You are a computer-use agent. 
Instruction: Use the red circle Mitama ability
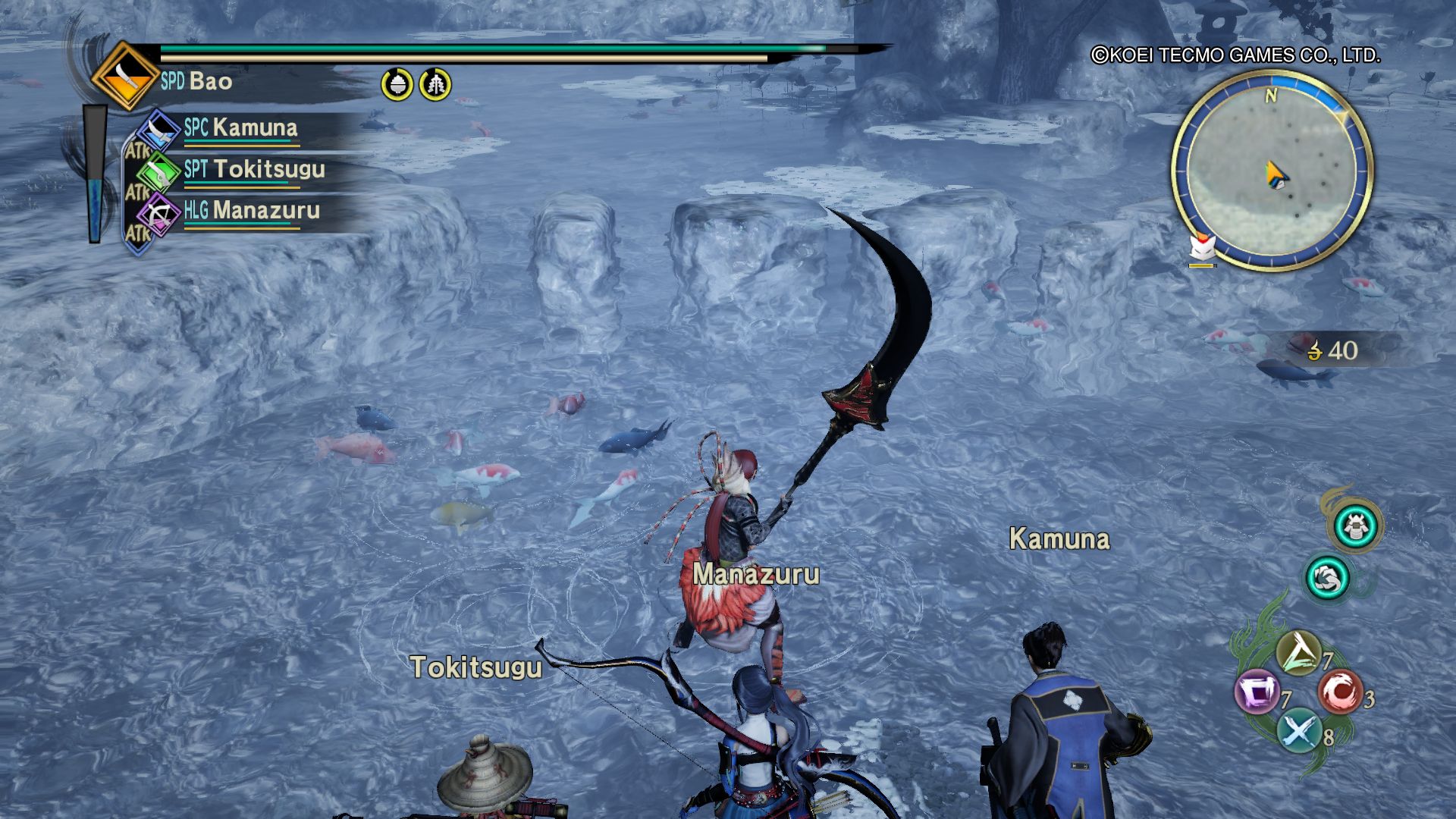(x=1339, y=692)
